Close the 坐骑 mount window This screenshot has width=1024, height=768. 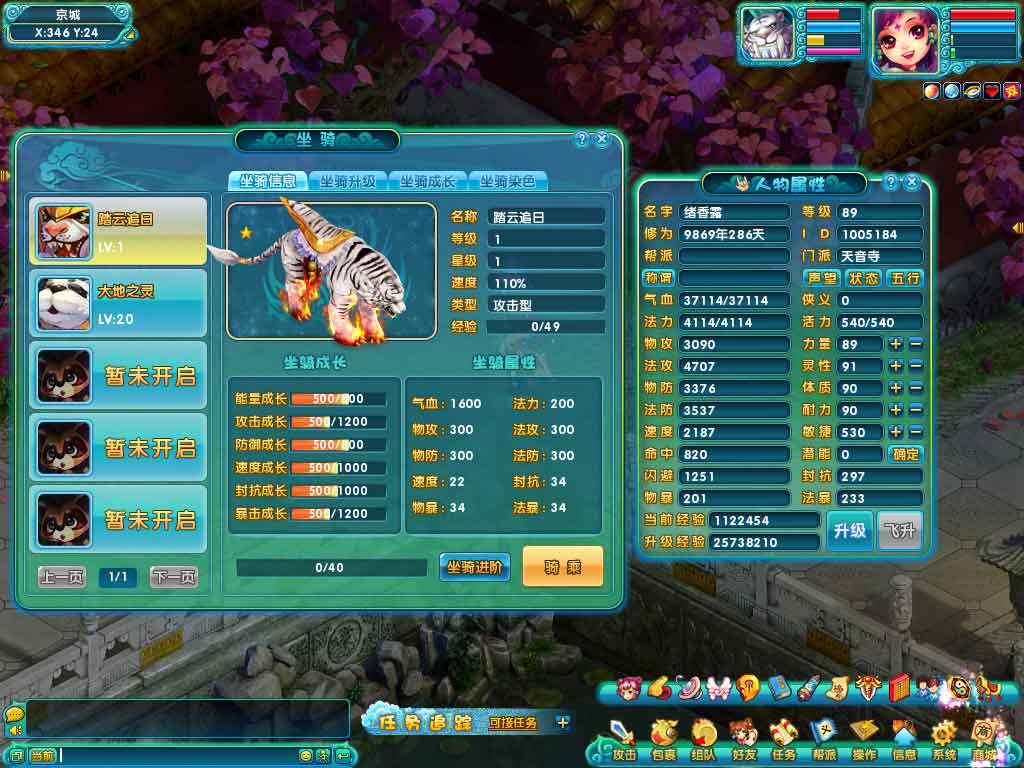point(602,140)
